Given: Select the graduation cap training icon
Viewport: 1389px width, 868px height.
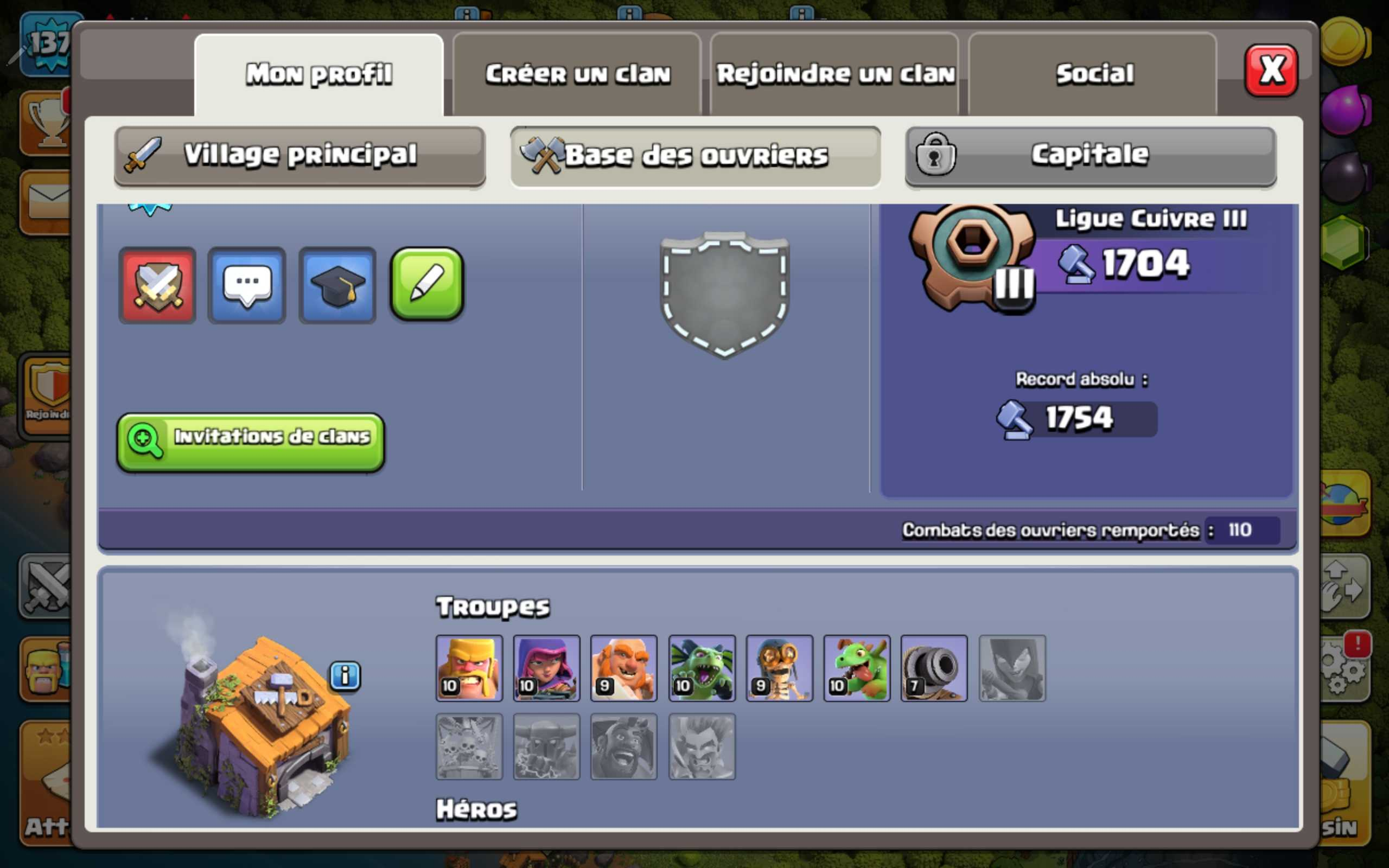Looking at the screenshot, I should pos(337,285).
